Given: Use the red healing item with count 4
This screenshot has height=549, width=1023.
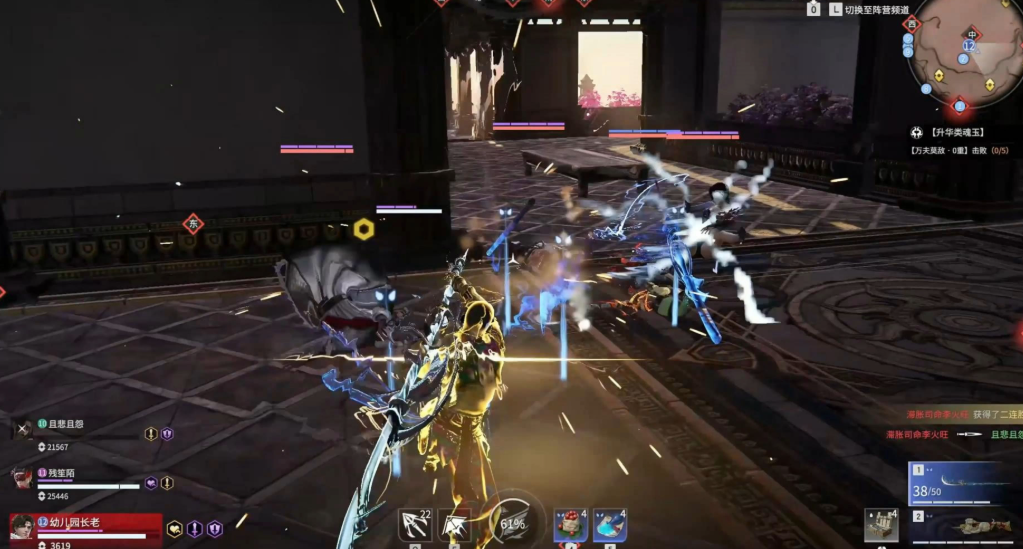Looking at the screenshot, I should tap(570, 525).
